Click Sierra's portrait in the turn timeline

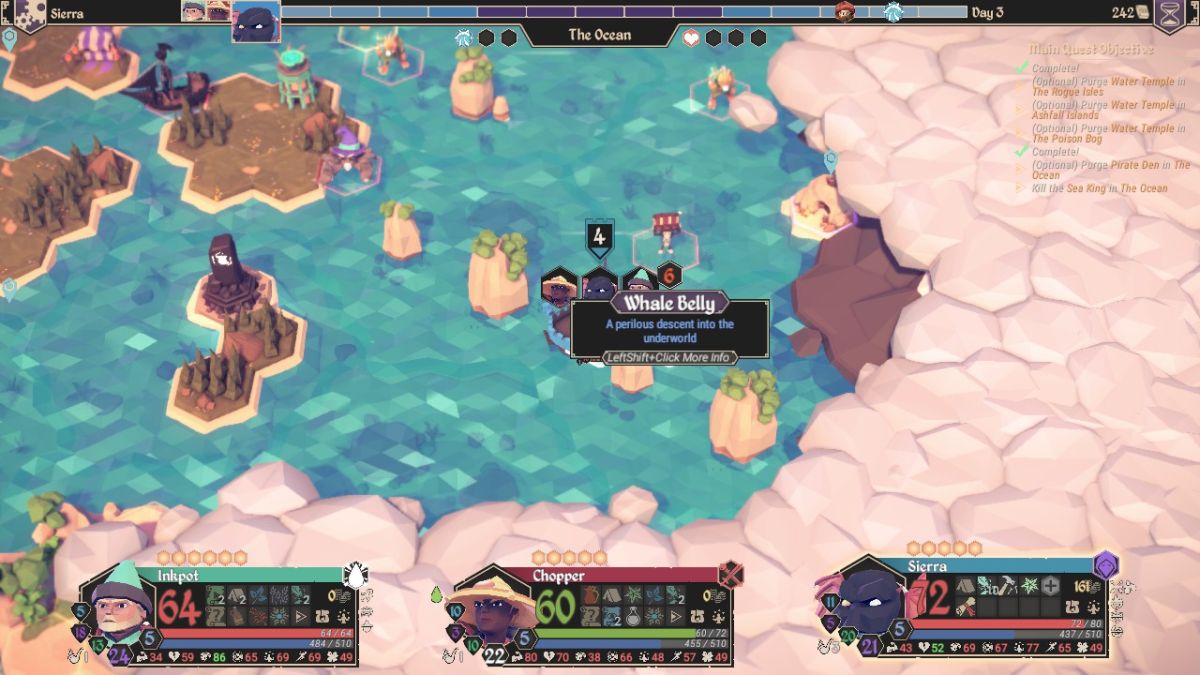[x=256, y=22]
